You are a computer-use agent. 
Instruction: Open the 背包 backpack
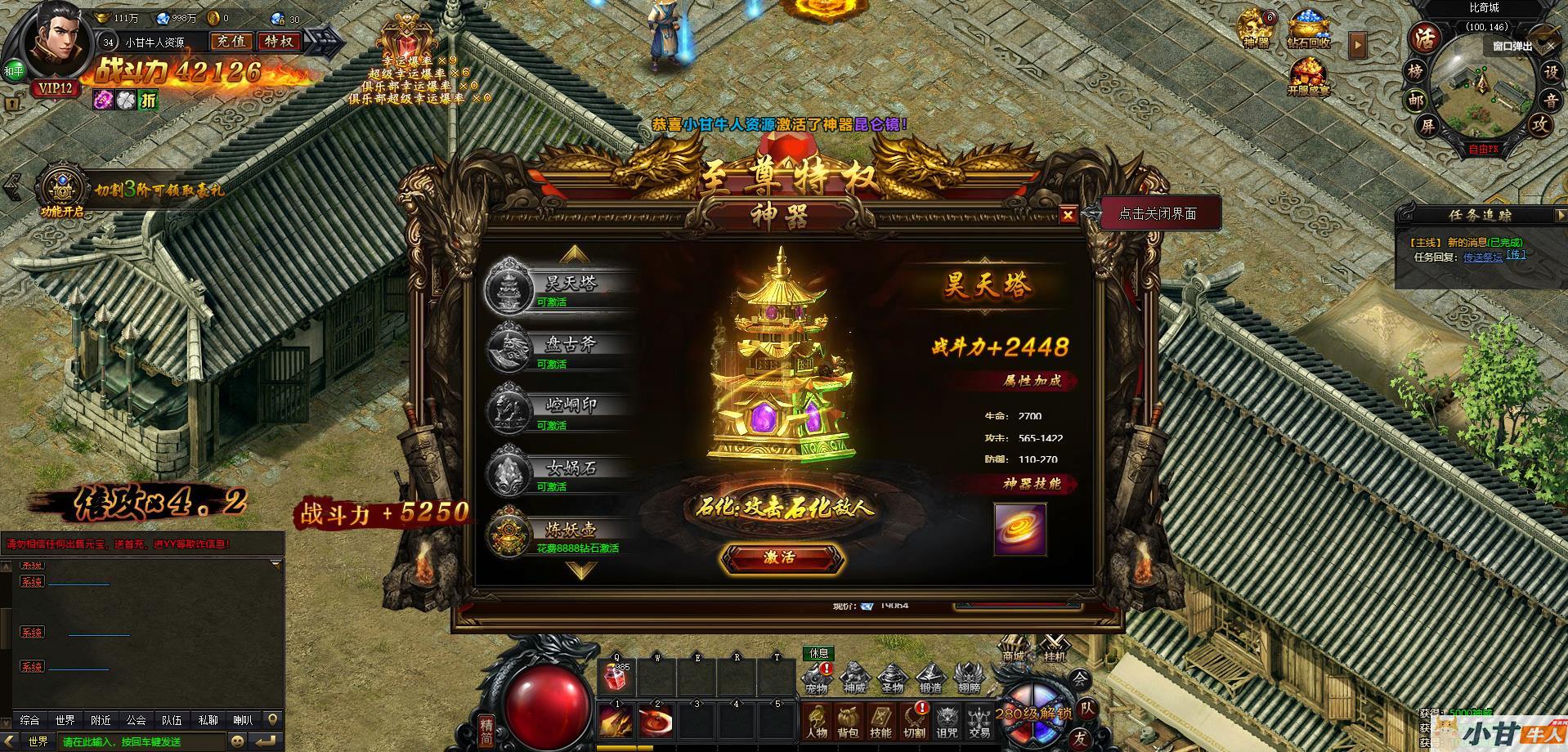(x=848, y=722)
